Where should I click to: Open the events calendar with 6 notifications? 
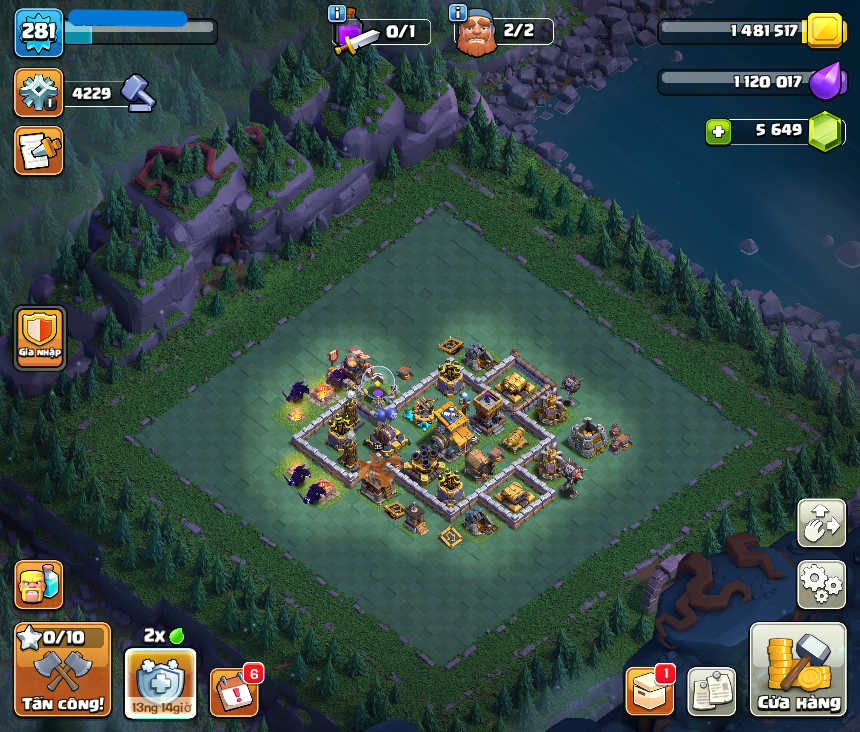coord(234,692)
